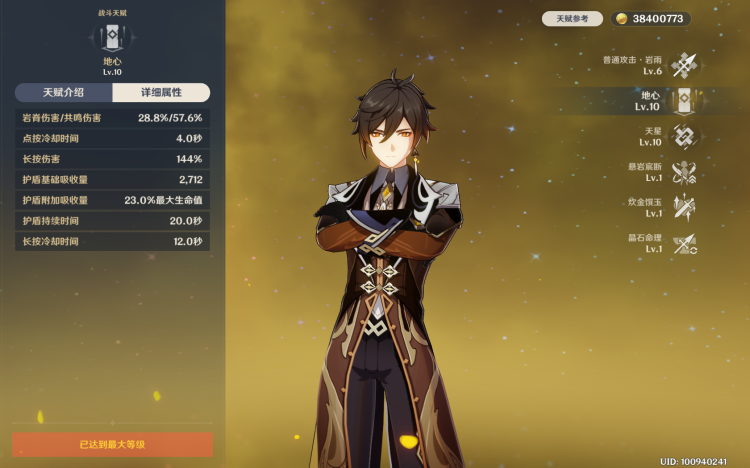Select the 普通攻击·岩雨 talent
This screenshot has width=750, height=468.
[684, 66]
